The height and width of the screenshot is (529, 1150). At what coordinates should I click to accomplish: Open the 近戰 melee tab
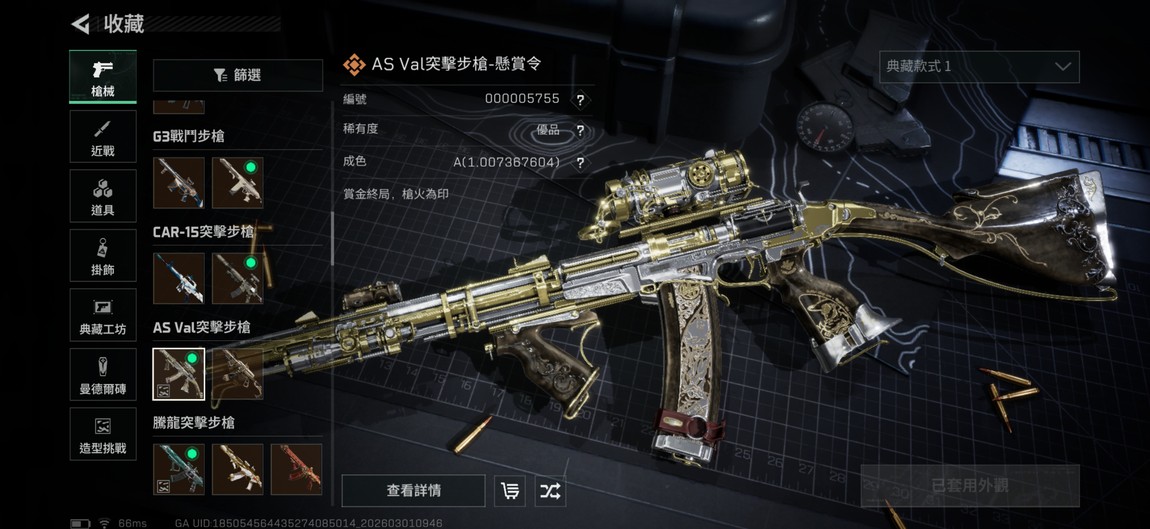[103, 137]
